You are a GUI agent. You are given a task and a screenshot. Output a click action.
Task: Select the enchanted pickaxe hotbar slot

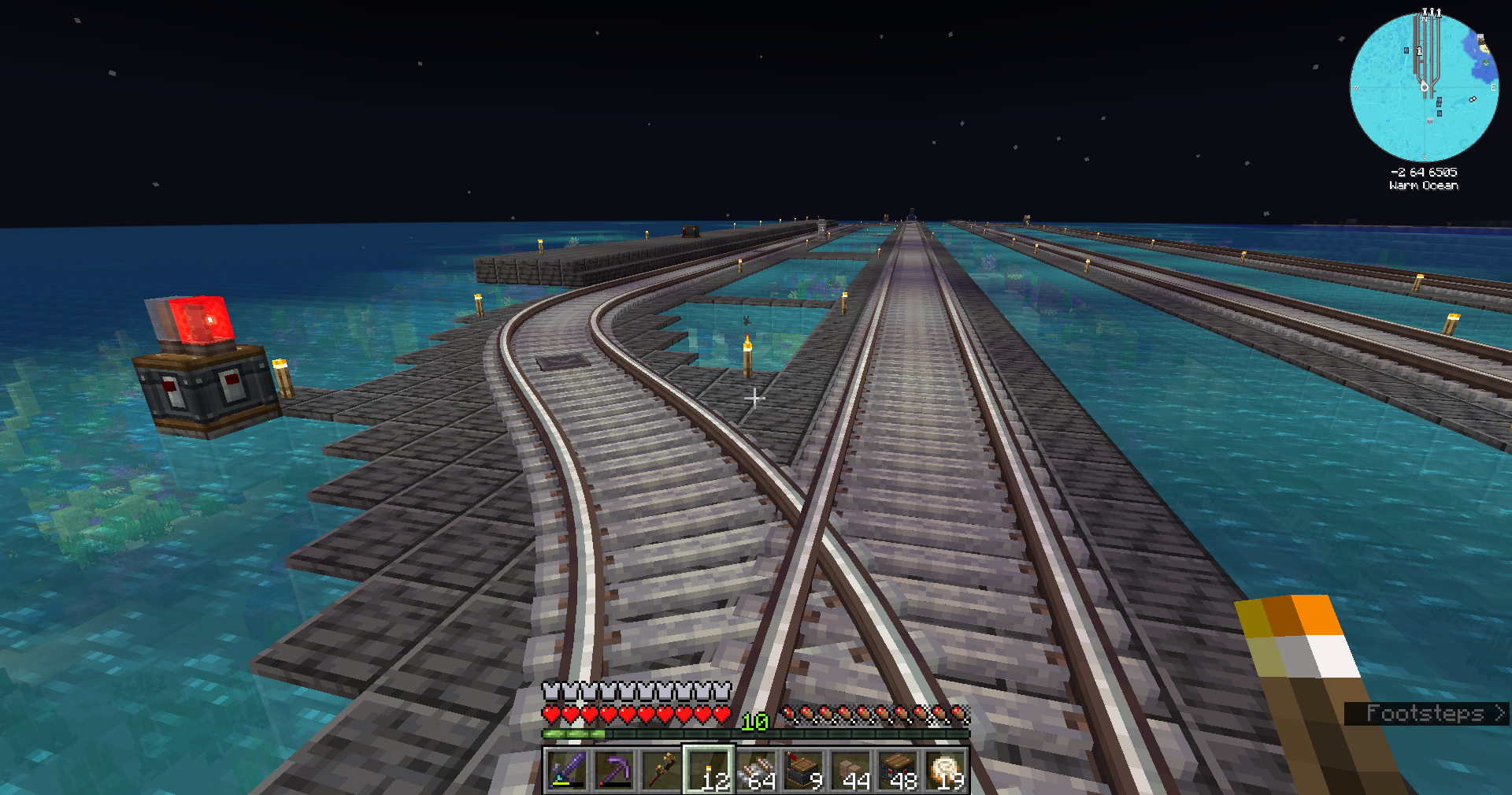coord(614,770)
